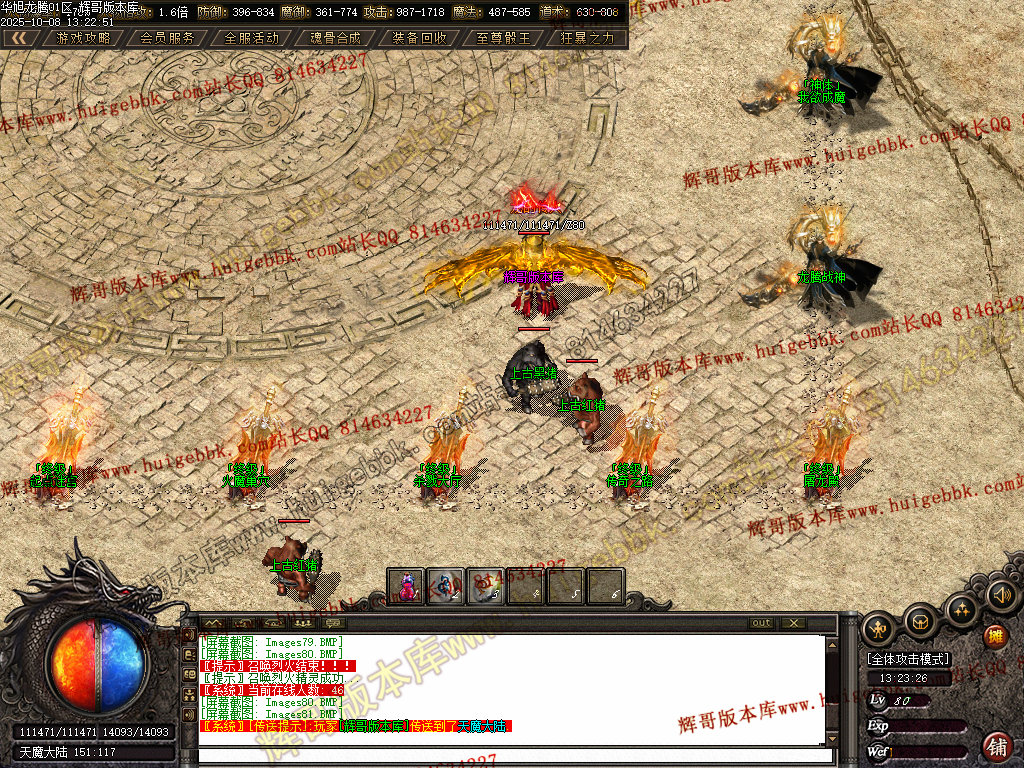Click the chat text input field
The width and height of the screenshot is (1024, 768).
[x=515, y=756]
